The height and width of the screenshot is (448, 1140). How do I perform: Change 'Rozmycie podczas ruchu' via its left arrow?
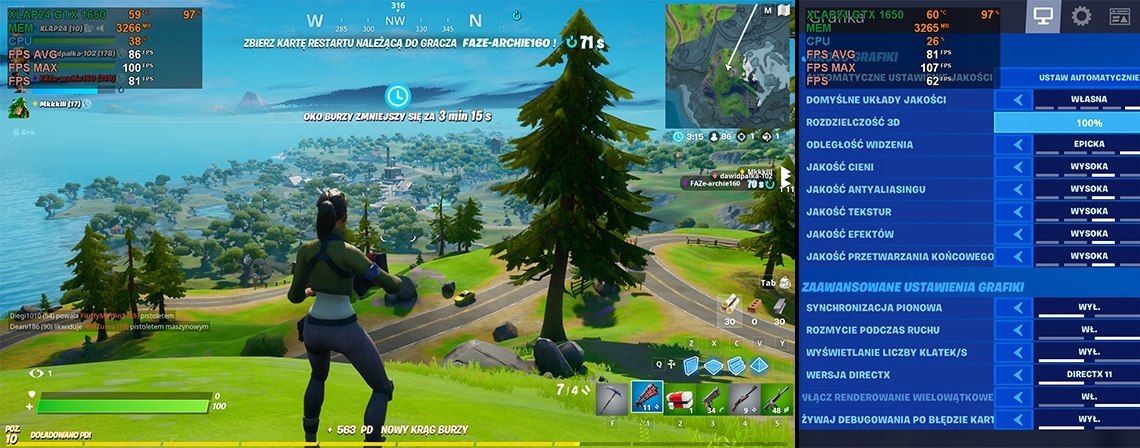tap(1018, 330)
